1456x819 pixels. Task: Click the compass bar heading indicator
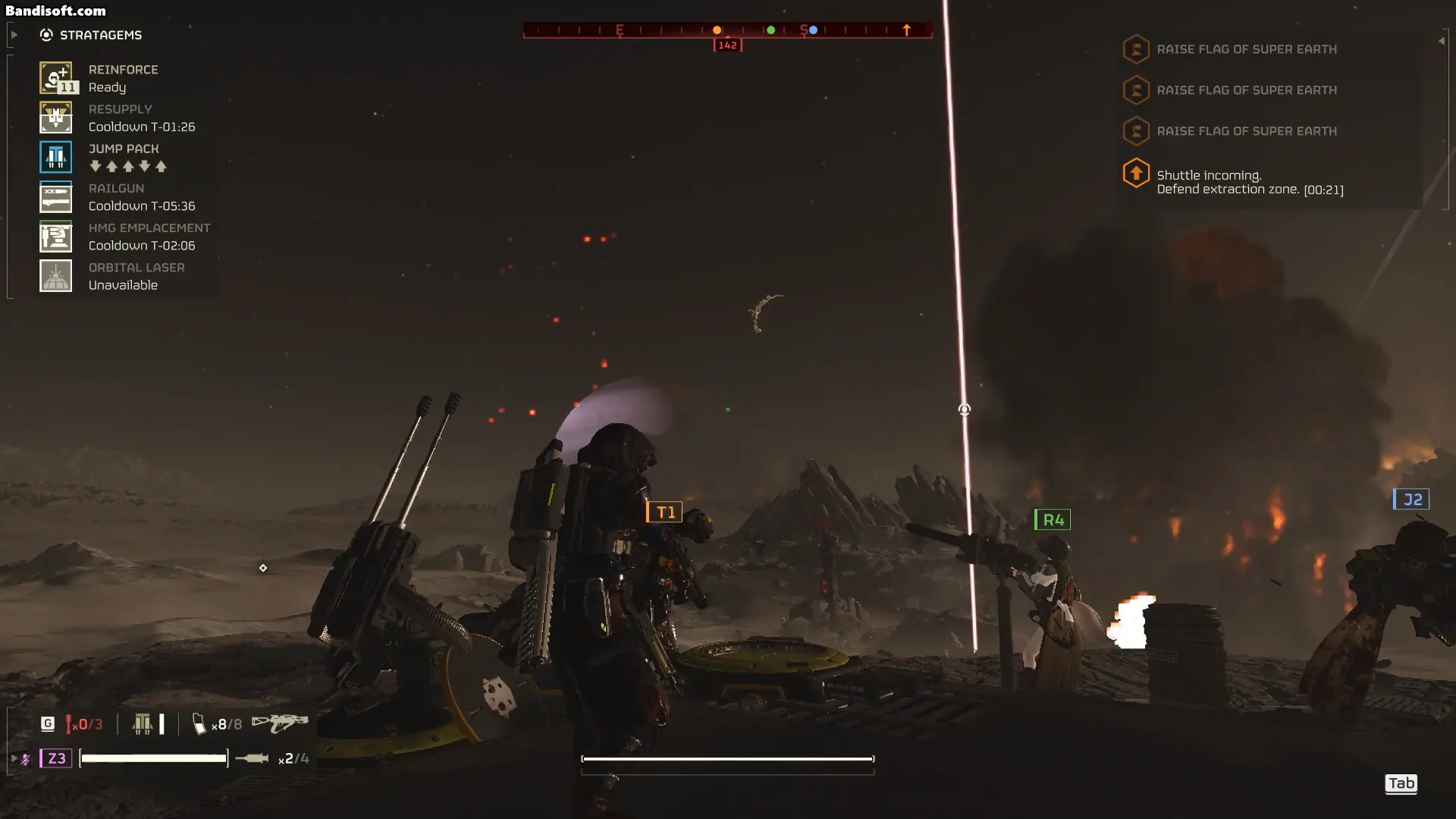coord(727,45)
